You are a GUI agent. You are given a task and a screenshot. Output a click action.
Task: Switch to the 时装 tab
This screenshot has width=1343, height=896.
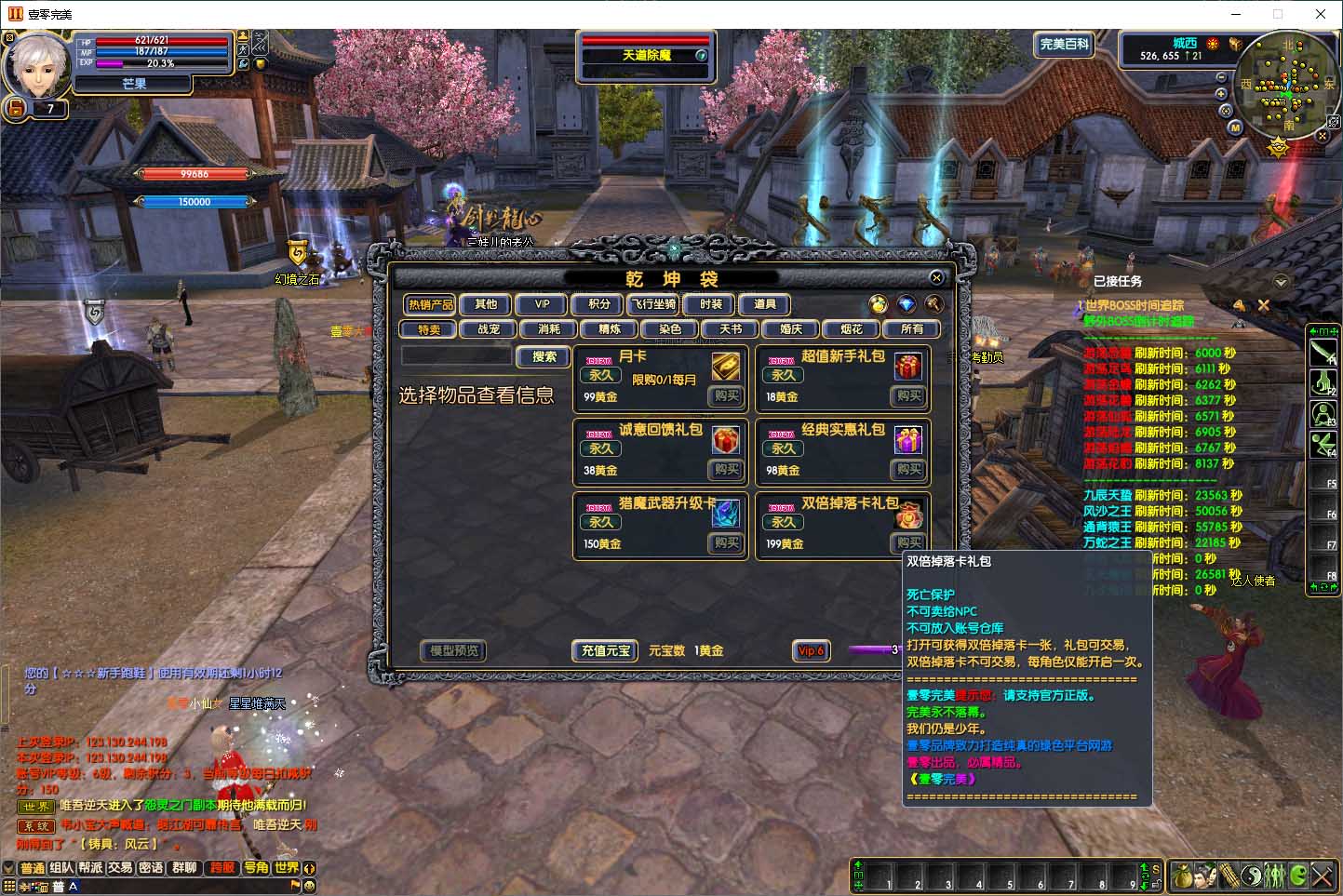[711, 304]
